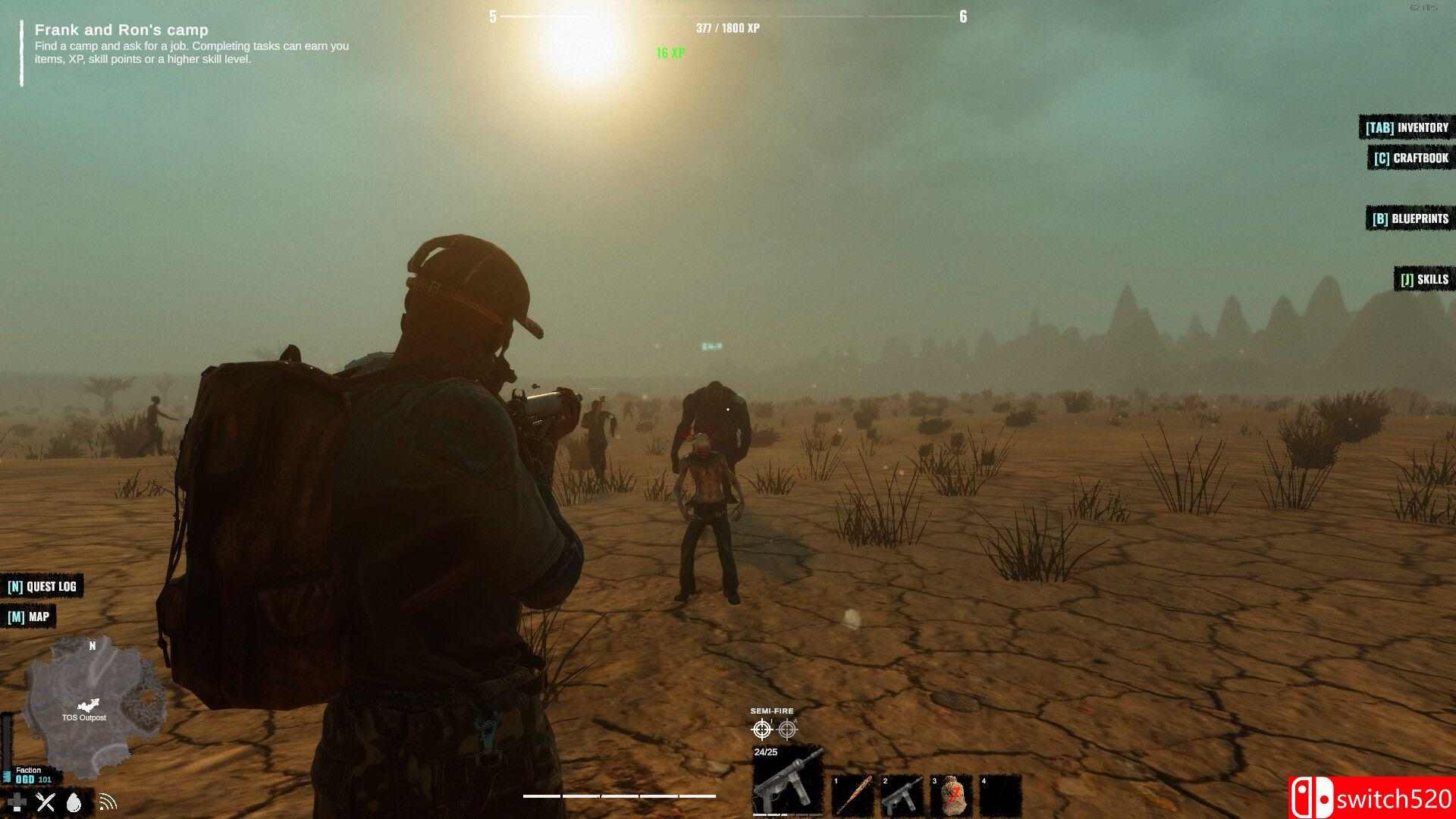Image resolution: width=1456 pixels, height=819 pixels.
Task: Click the thirst water droplet icon
Action: 74,802
